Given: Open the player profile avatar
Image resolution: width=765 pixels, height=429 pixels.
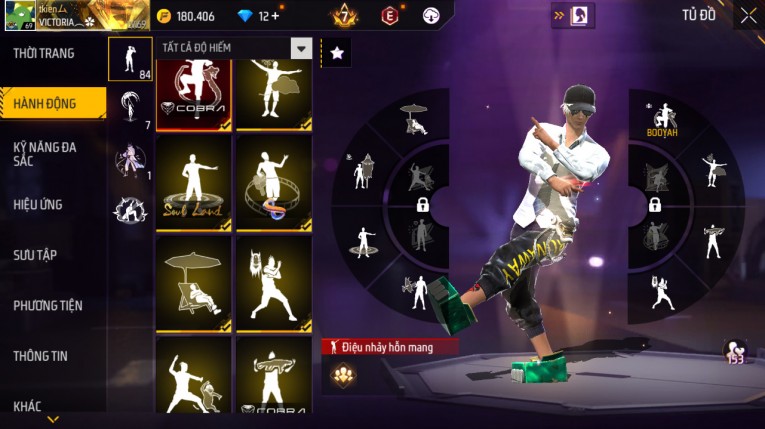Looking at the screenshot, I should (x=18, y=15).
